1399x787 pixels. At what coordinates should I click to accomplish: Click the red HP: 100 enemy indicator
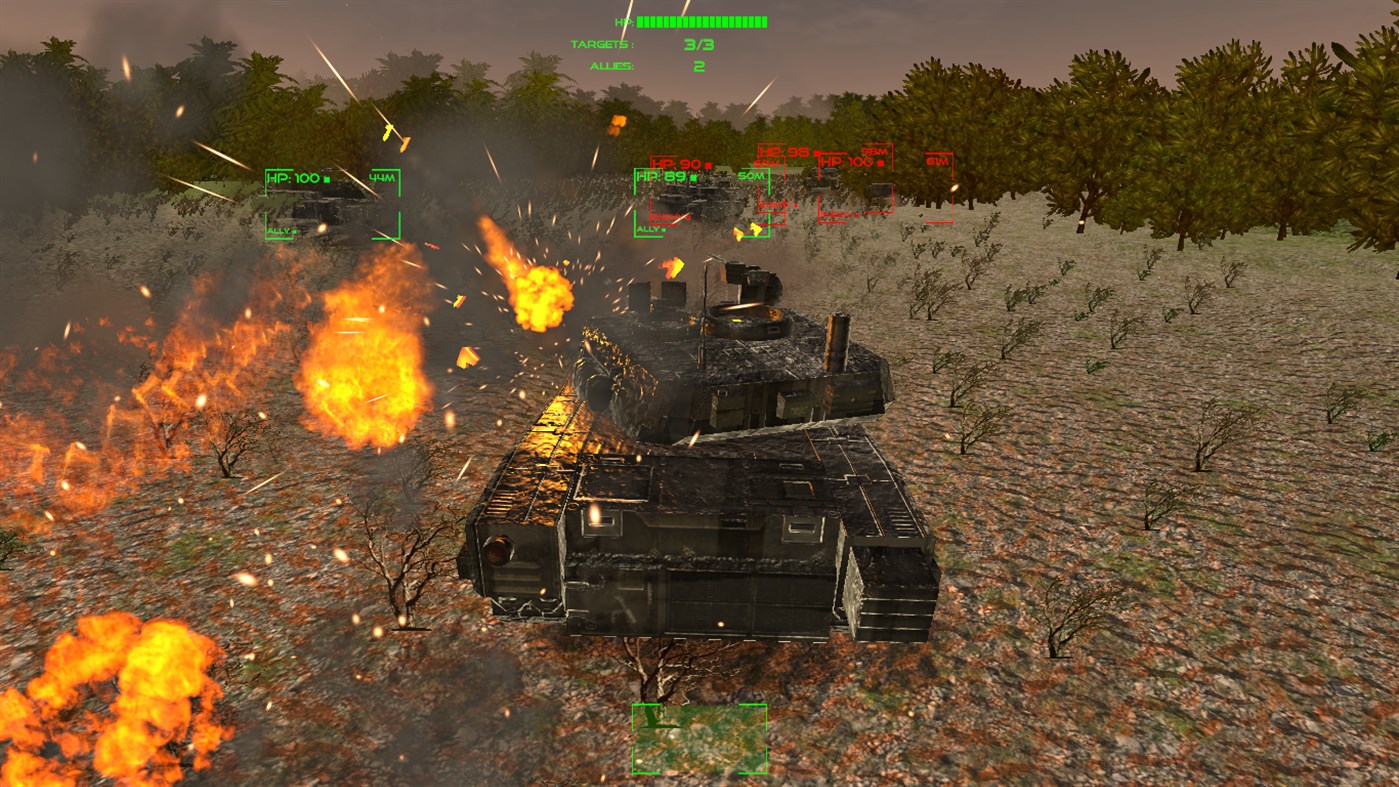coord(852,161)
